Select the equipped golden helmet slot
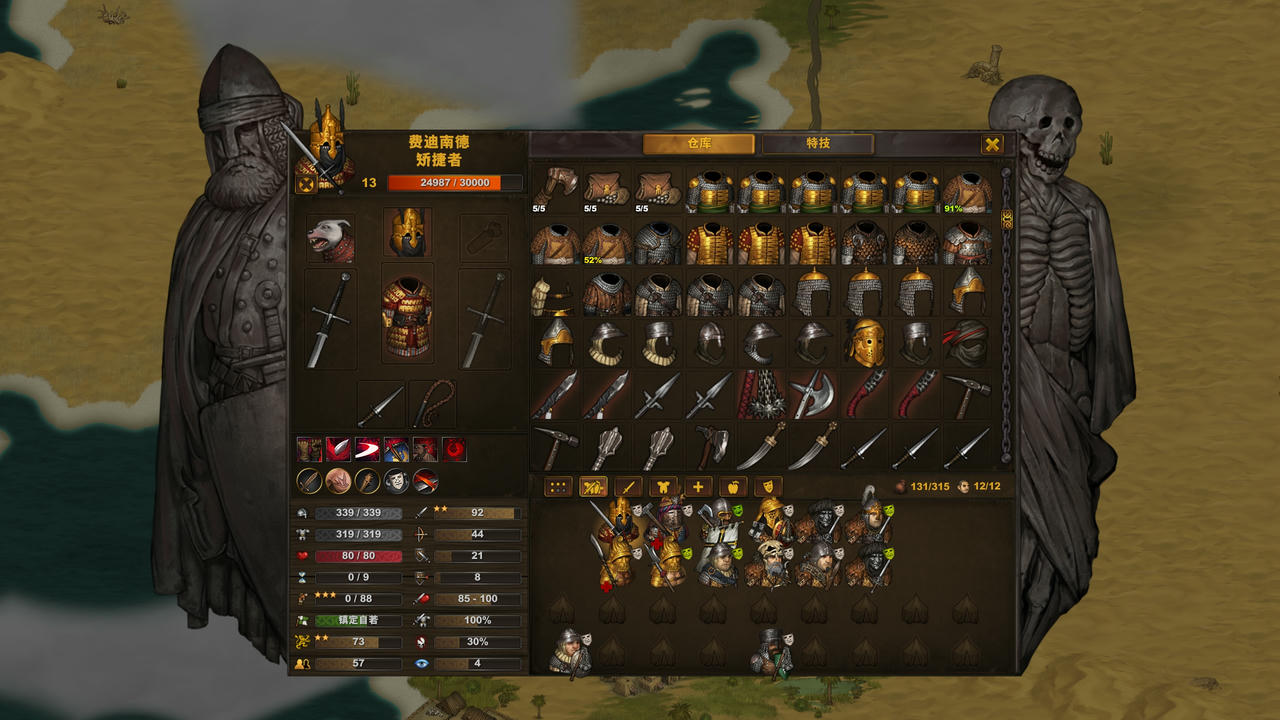This screenshot has height=720, width=1280. coord(407,233)
